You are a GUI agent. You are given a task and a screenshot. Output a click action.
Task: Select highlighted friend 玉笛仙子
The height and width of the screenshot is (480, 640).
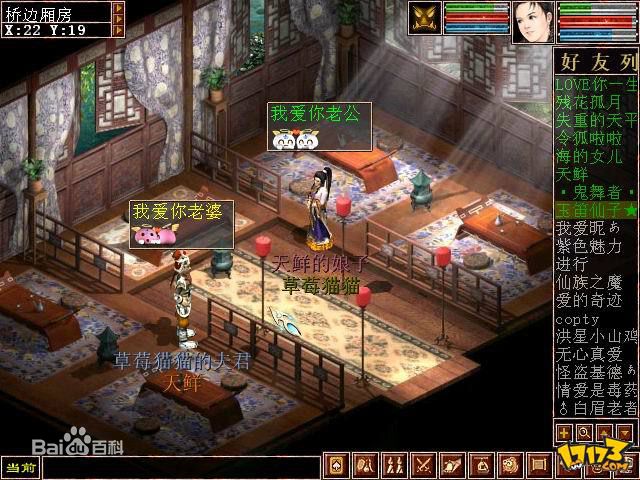click(x=596, y=210)
